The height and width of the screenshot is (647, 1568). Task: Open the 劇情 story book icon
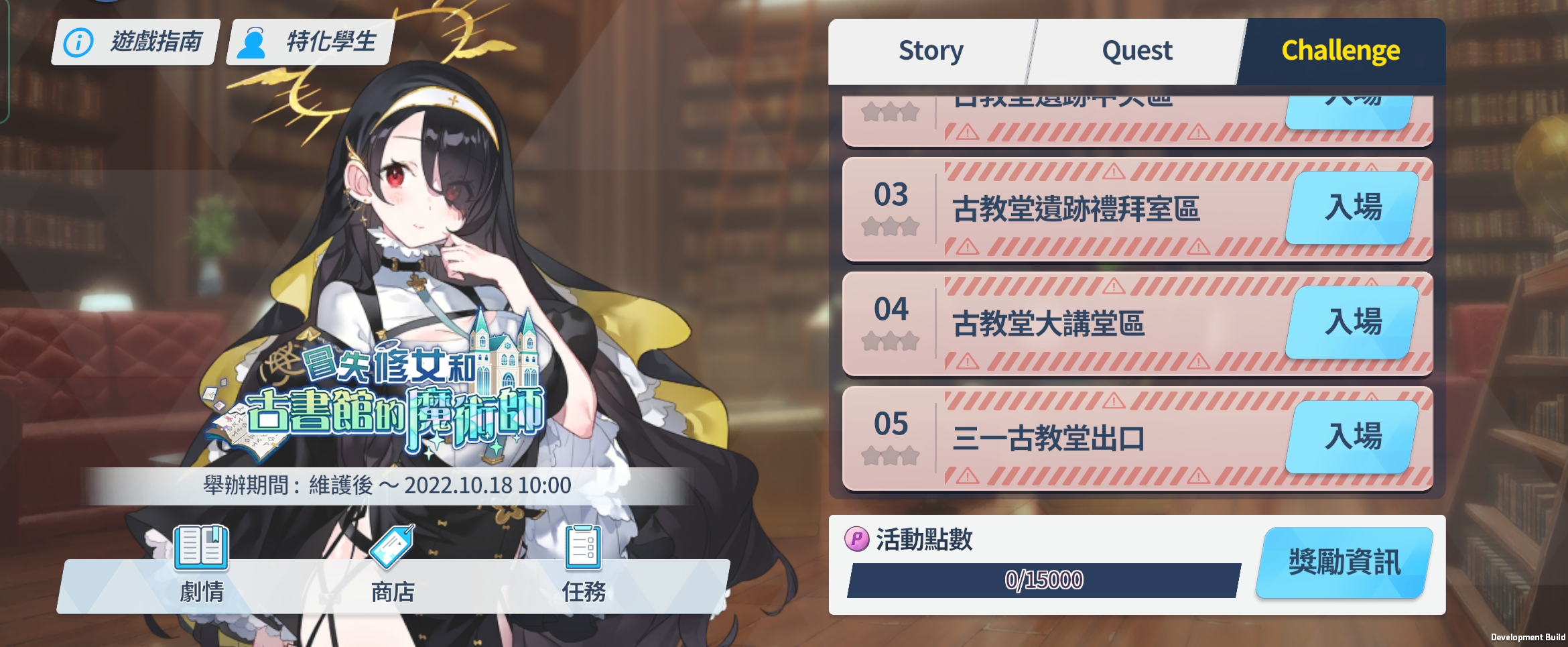point(201,565)
